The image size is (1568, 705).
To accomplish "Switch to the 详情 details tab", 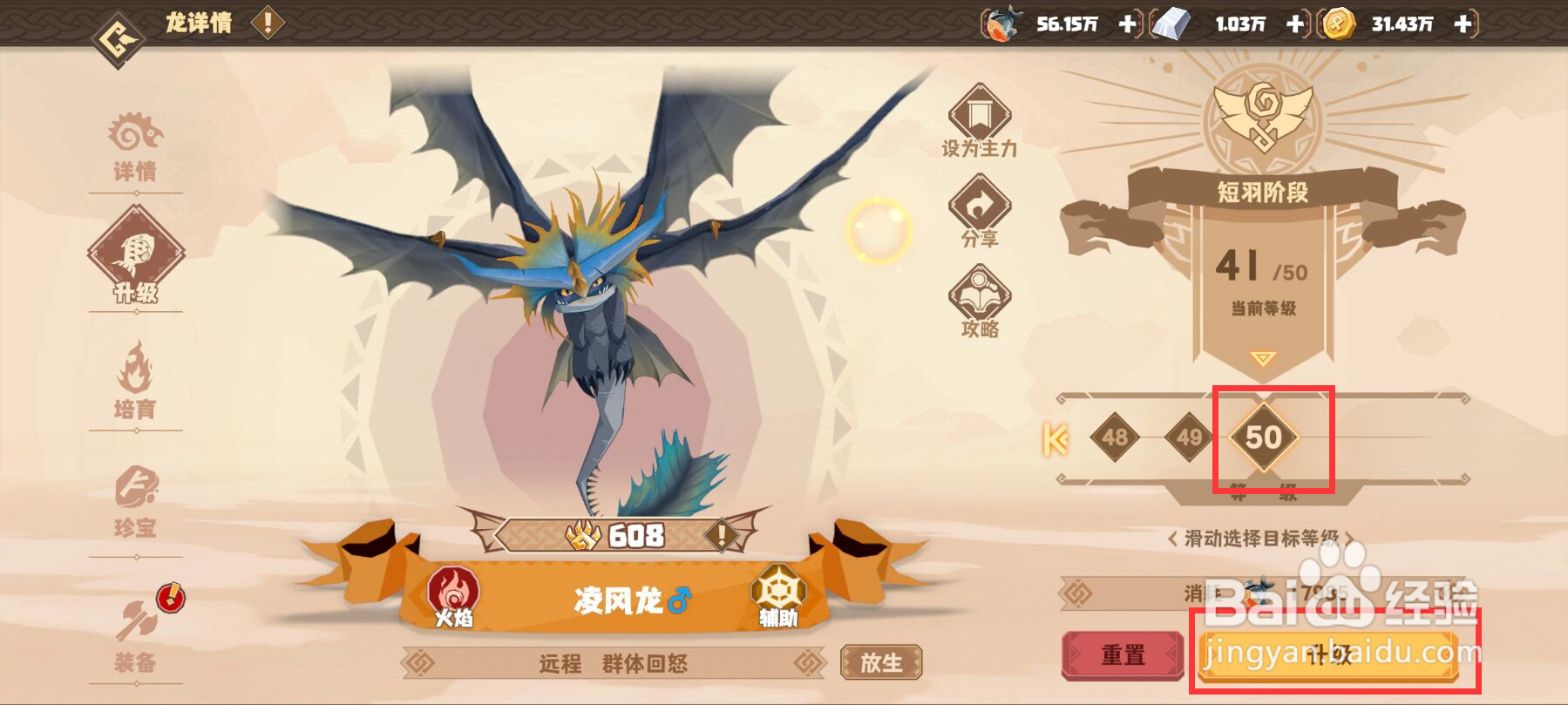I will point(135,148).
